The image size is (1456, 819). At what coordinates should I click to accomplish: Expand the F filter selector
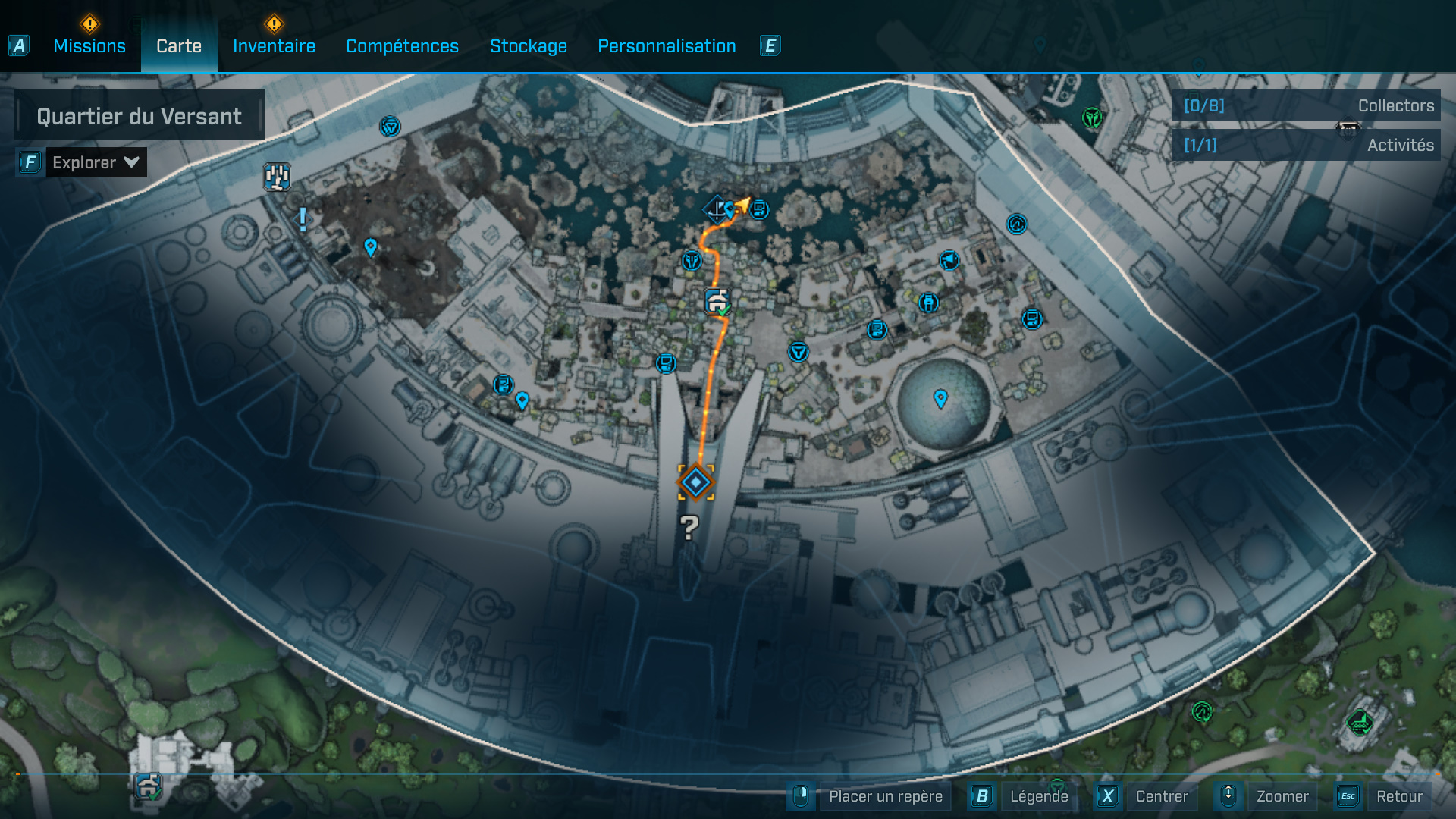point(29,162)
